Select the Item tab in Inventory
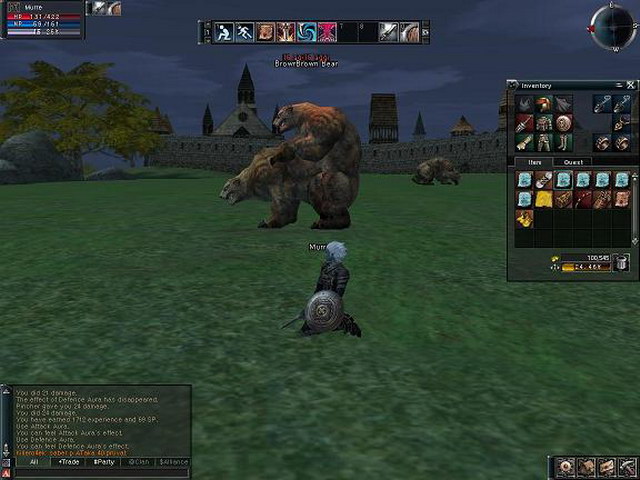 pos(534,161)
